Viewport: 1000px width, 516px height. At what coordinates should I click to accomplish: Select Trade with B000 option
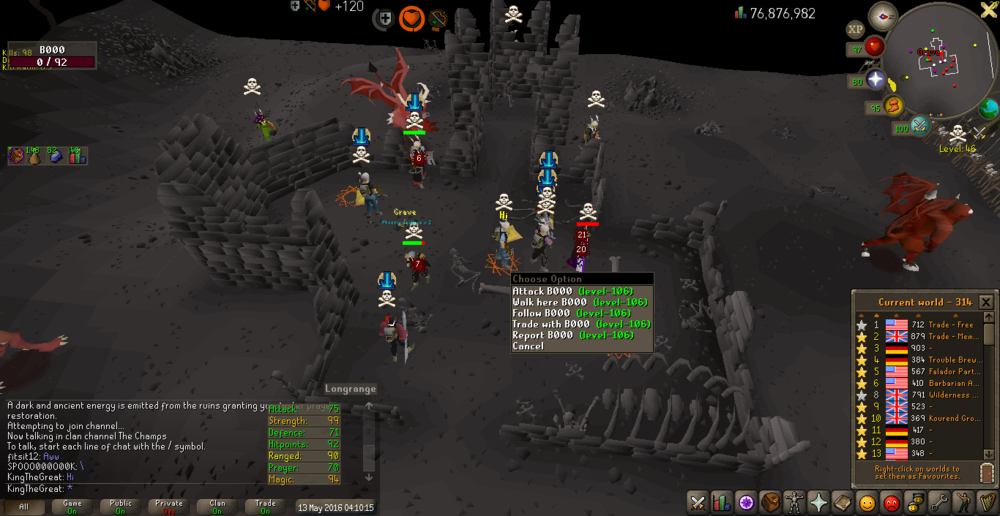[x=580, y=324]
